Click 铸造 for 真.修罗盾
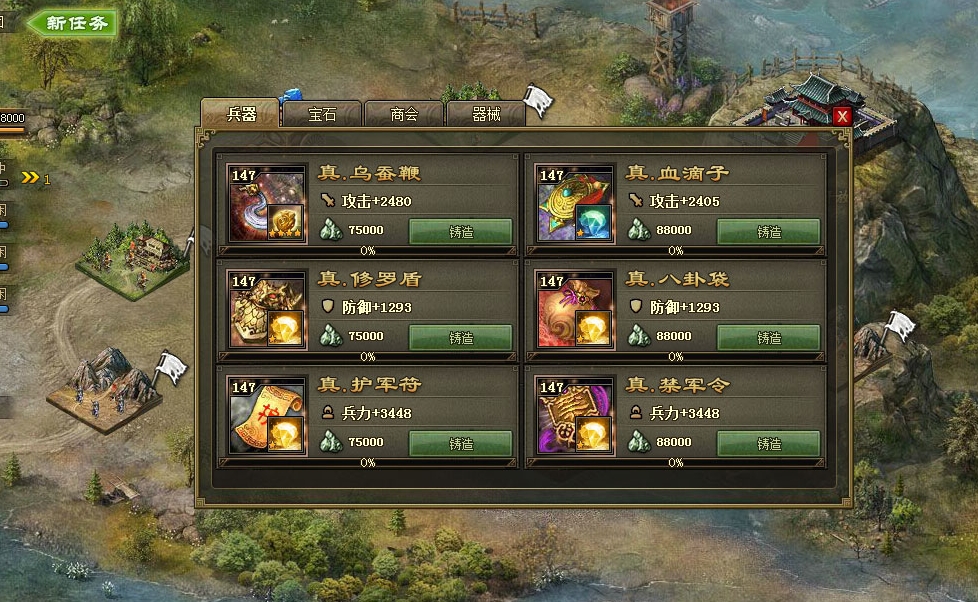 point(460,337)
